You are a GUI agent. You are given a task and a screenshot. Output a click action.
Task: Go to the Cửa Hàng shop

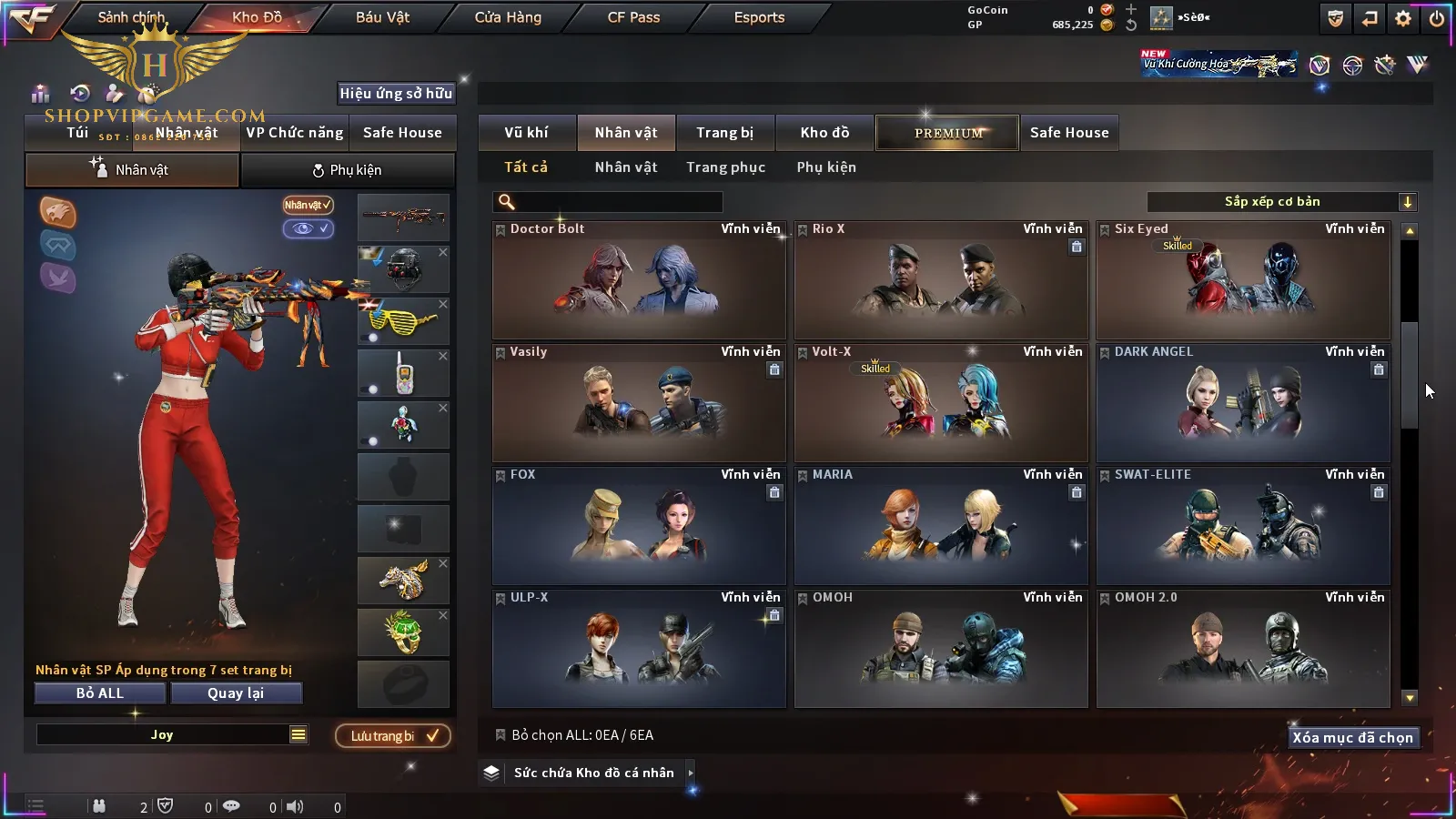pos(508,17)
